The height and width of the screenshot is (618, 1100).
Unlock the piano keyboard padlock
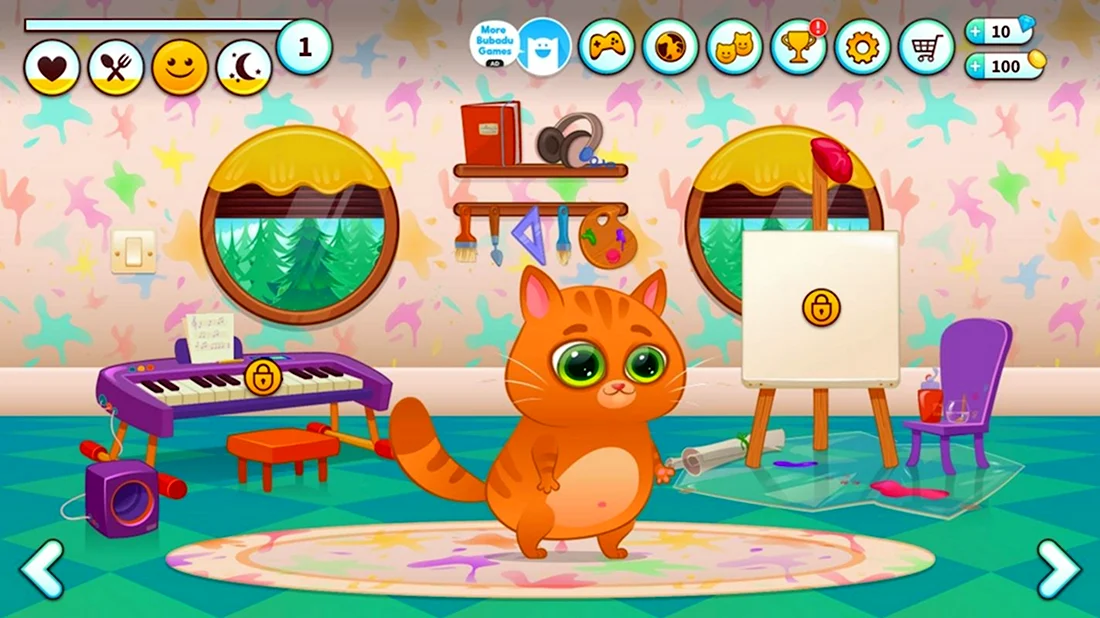pos(263,377)
